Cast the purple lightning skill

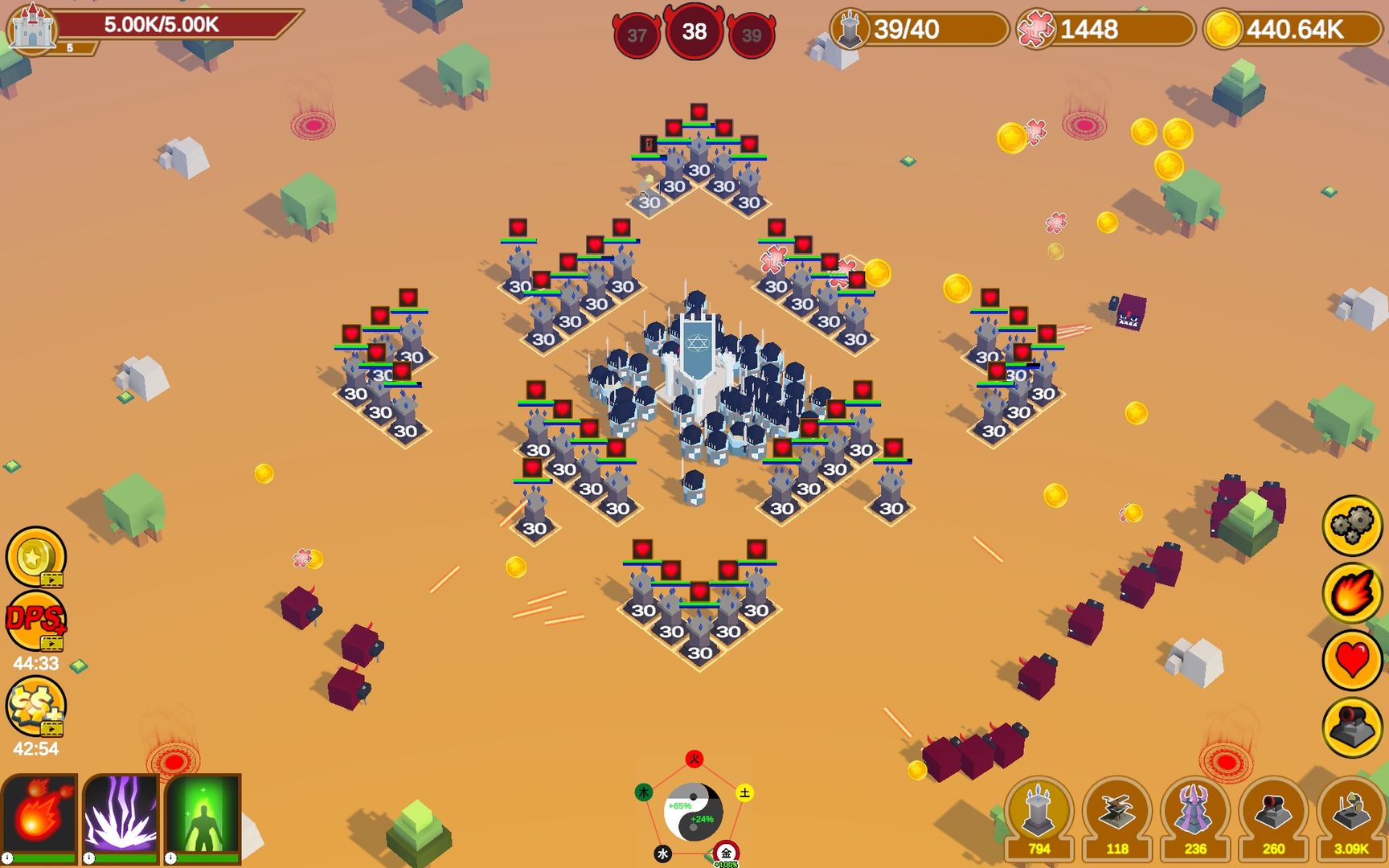click(121, 814)
